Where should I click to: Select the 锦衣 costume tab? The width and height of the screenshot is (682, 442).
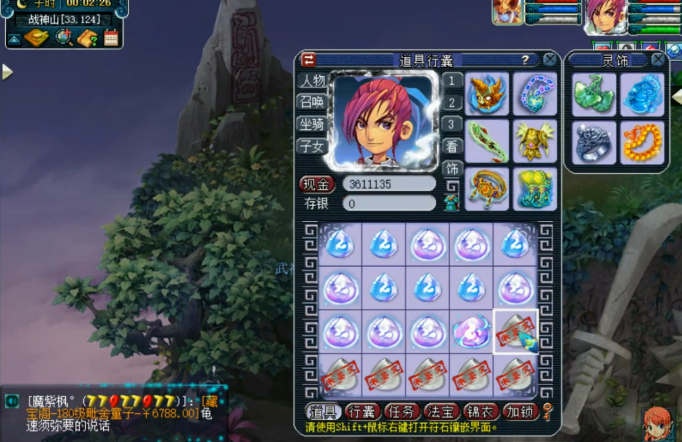pyautogui.click(x=481, y=411)
